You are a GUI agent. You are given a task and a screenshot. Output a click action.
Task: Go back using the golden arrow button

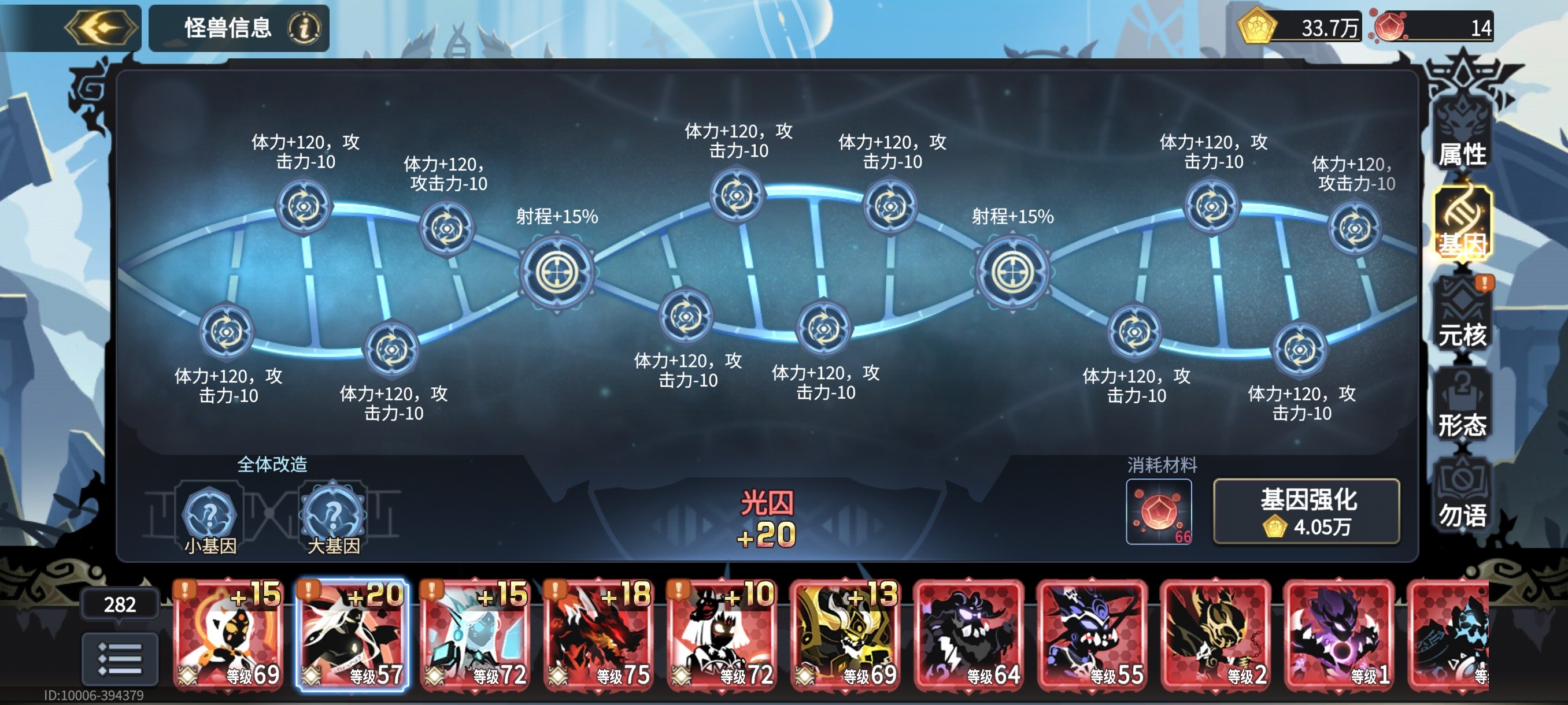click(102, 27)
